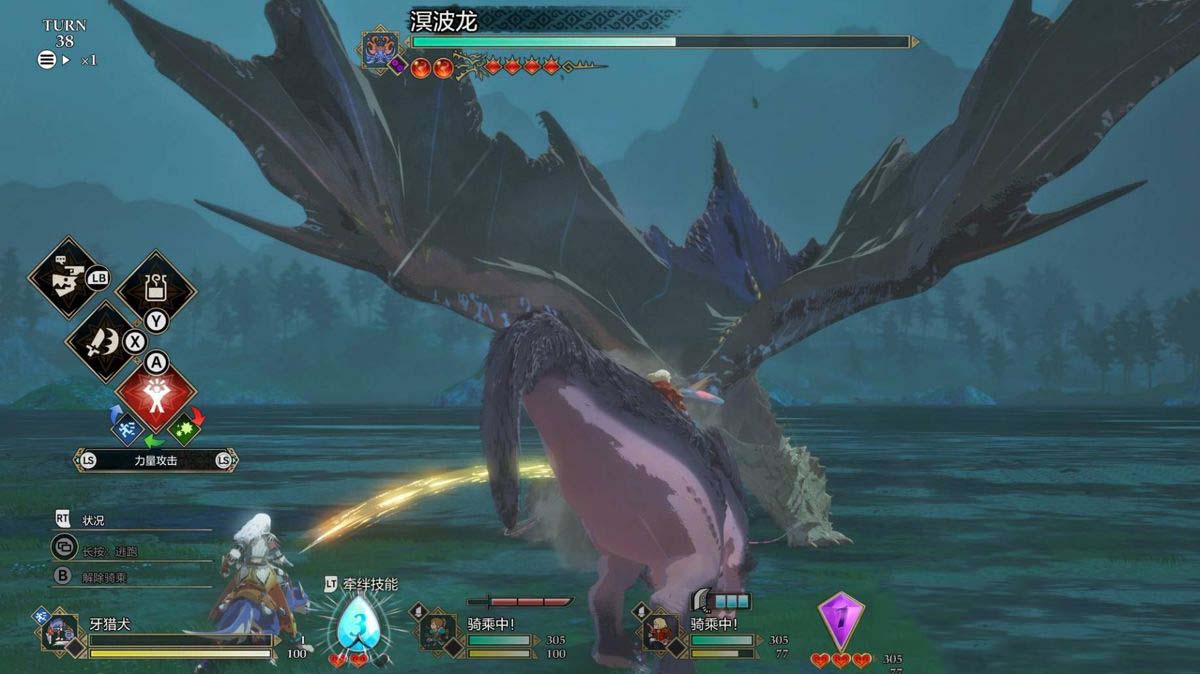Open the Monstie command diamond
Image resolution: width=1200 pixels, height=674 pixels.
[66, 277]
